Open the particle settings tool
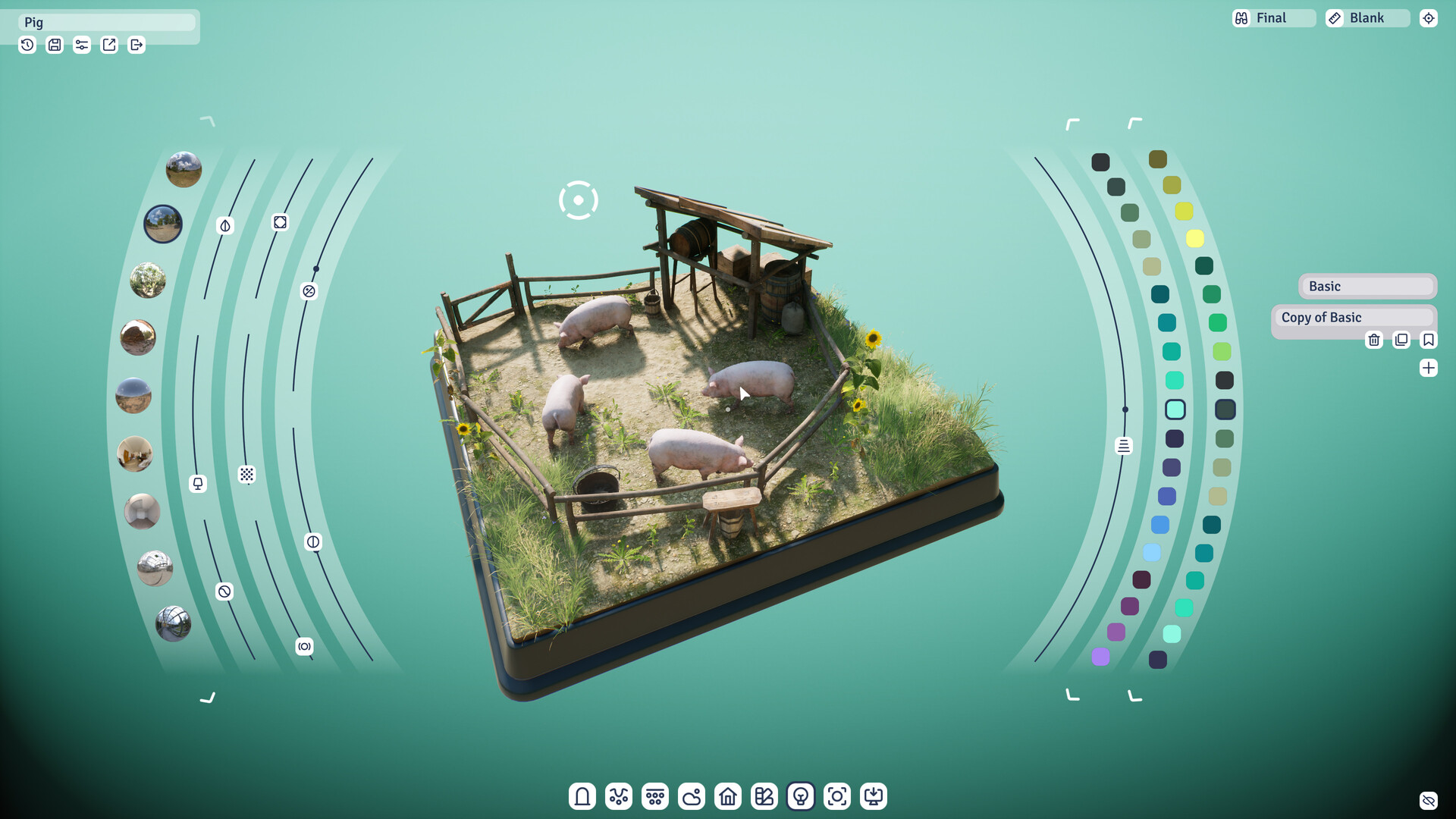The height and width of the screenshot is (819, 1456). pyautogui.click(x=654, y=796)
